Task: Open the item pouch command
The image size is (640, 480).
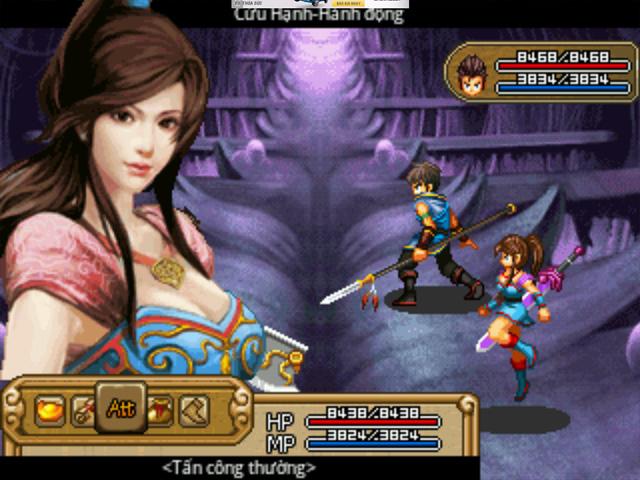Action: coord(159,410)
